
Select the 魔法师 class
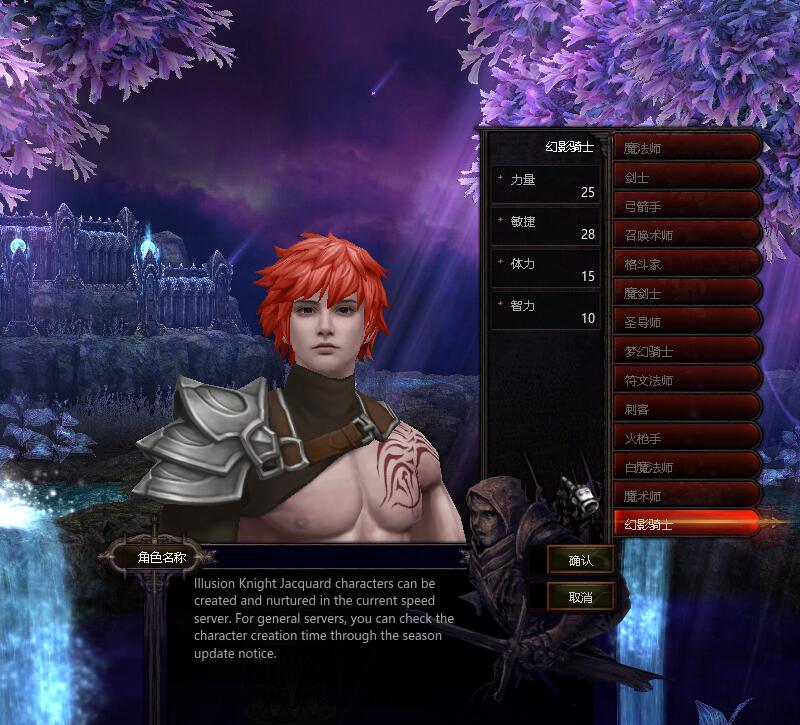686,148
